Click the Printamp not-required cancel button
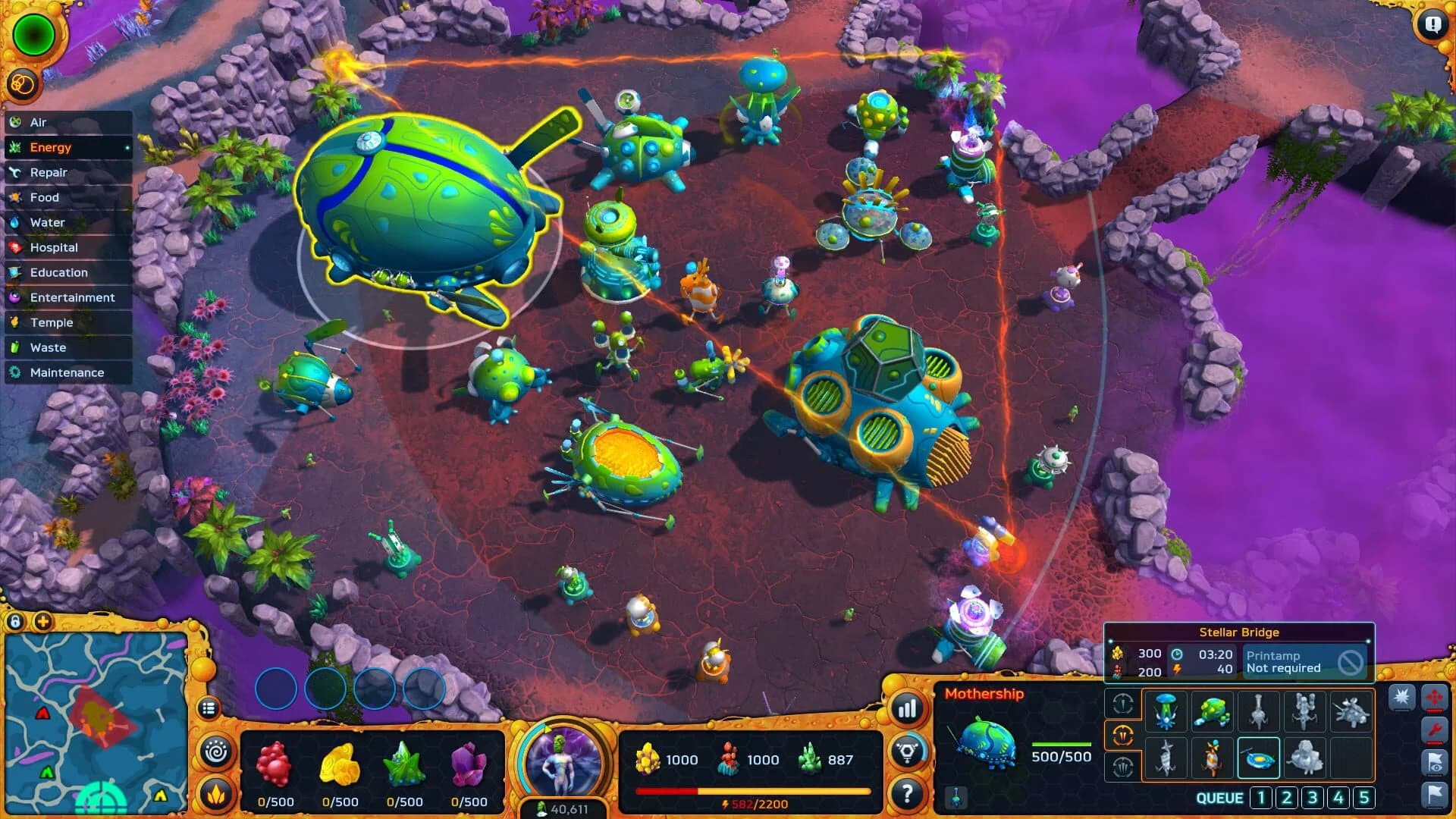1456x819 pixels. 1351,661
